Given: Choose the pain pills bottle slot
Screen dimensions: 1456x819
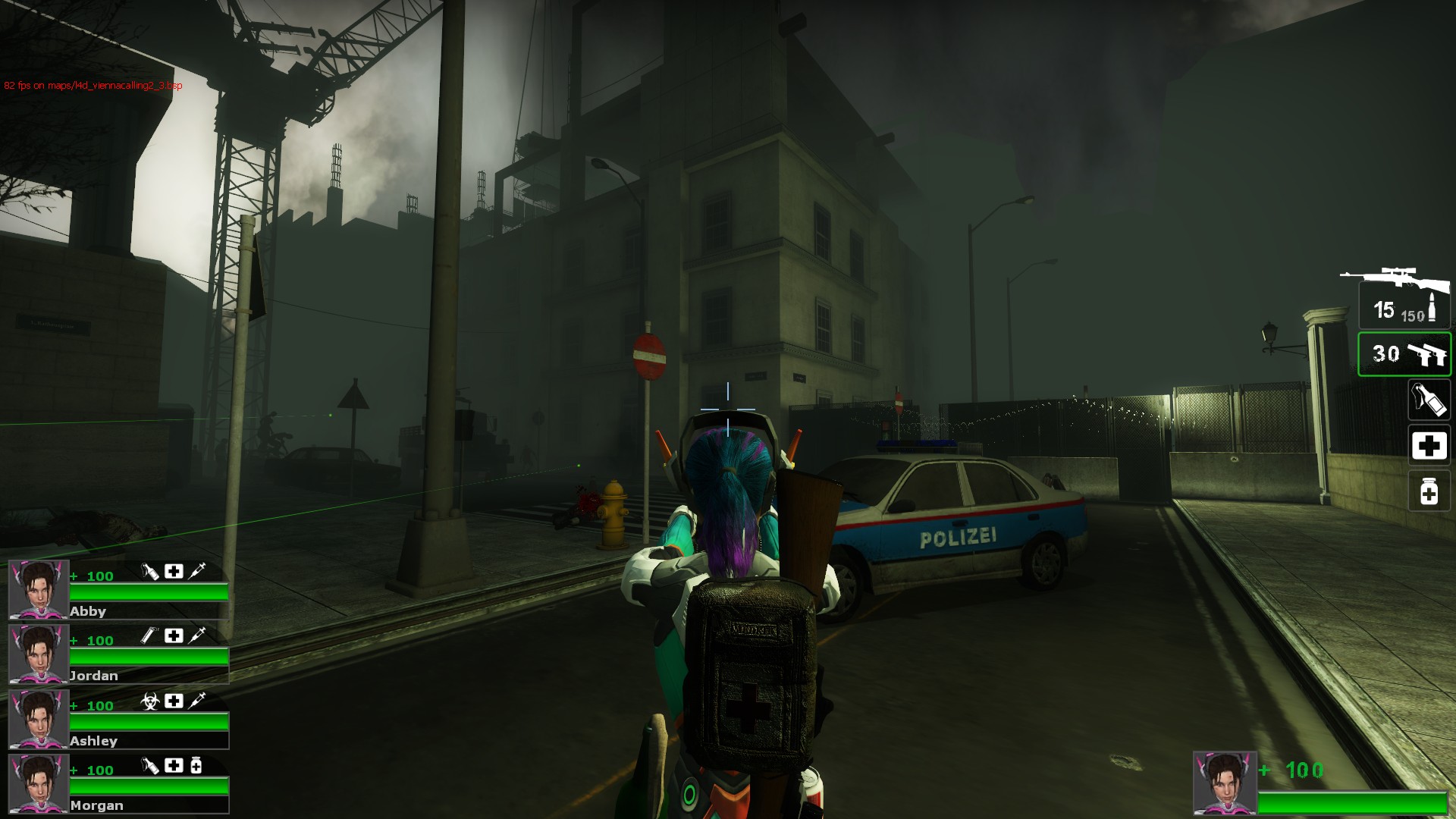Looking at the screenshot, I should point(1429,491).
